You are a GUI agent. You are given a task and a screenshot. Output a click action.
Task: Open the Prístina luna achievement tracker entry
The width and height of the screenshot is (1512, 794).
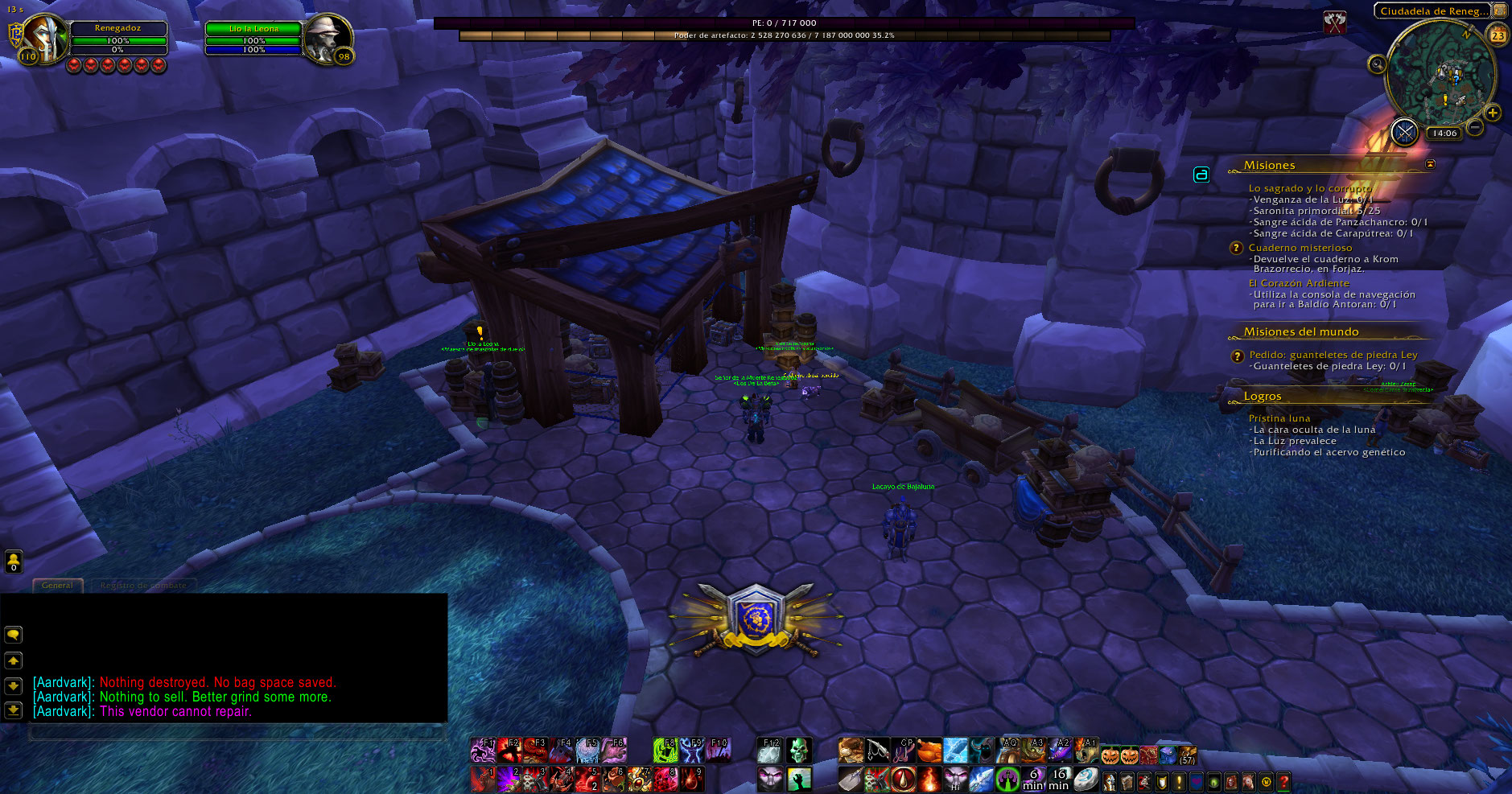click(1279, 418)
